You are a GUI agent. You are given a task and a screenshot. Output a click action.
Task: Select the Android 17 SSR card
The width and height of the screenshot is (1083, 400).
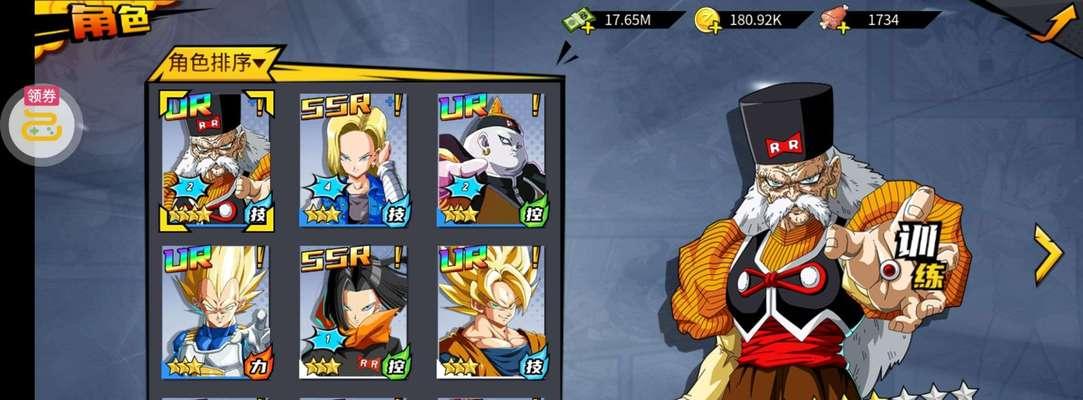pyautogui.click(x=353, y=312)
